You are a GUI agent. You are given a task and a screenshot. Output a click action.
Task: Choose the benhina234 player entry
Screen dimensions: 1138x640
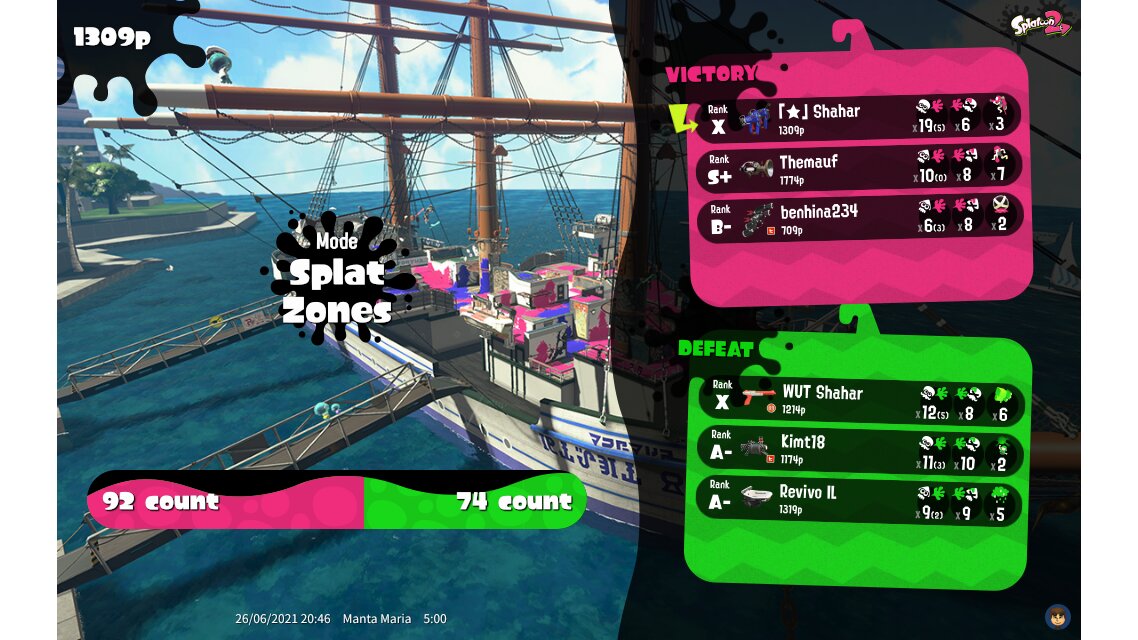click(x=859, y=219)
